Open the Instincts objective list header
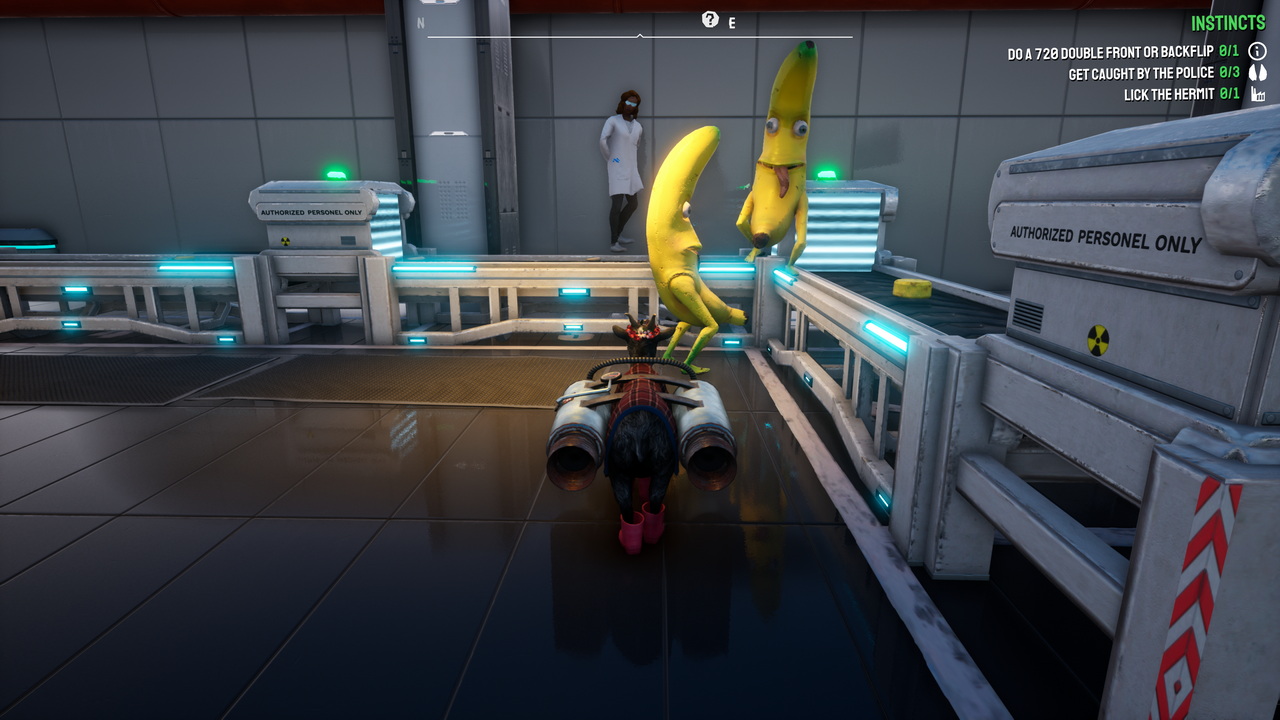The height and width of the screenshot is (720, 1280). pyautogui.click(x=1228, y=23)
